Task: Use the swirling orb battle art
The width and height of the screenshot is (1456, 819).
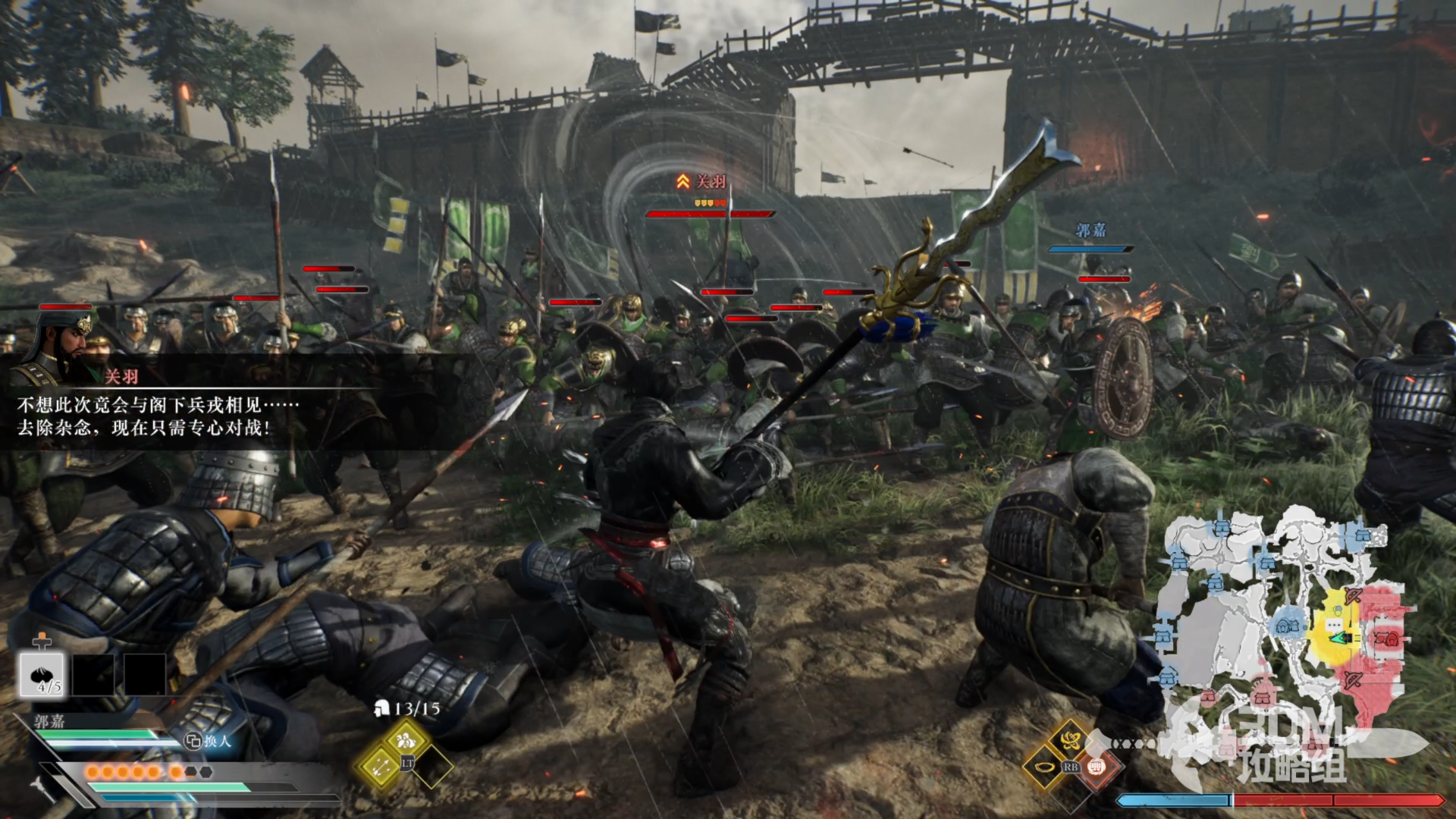Action: click(1070, 739)
